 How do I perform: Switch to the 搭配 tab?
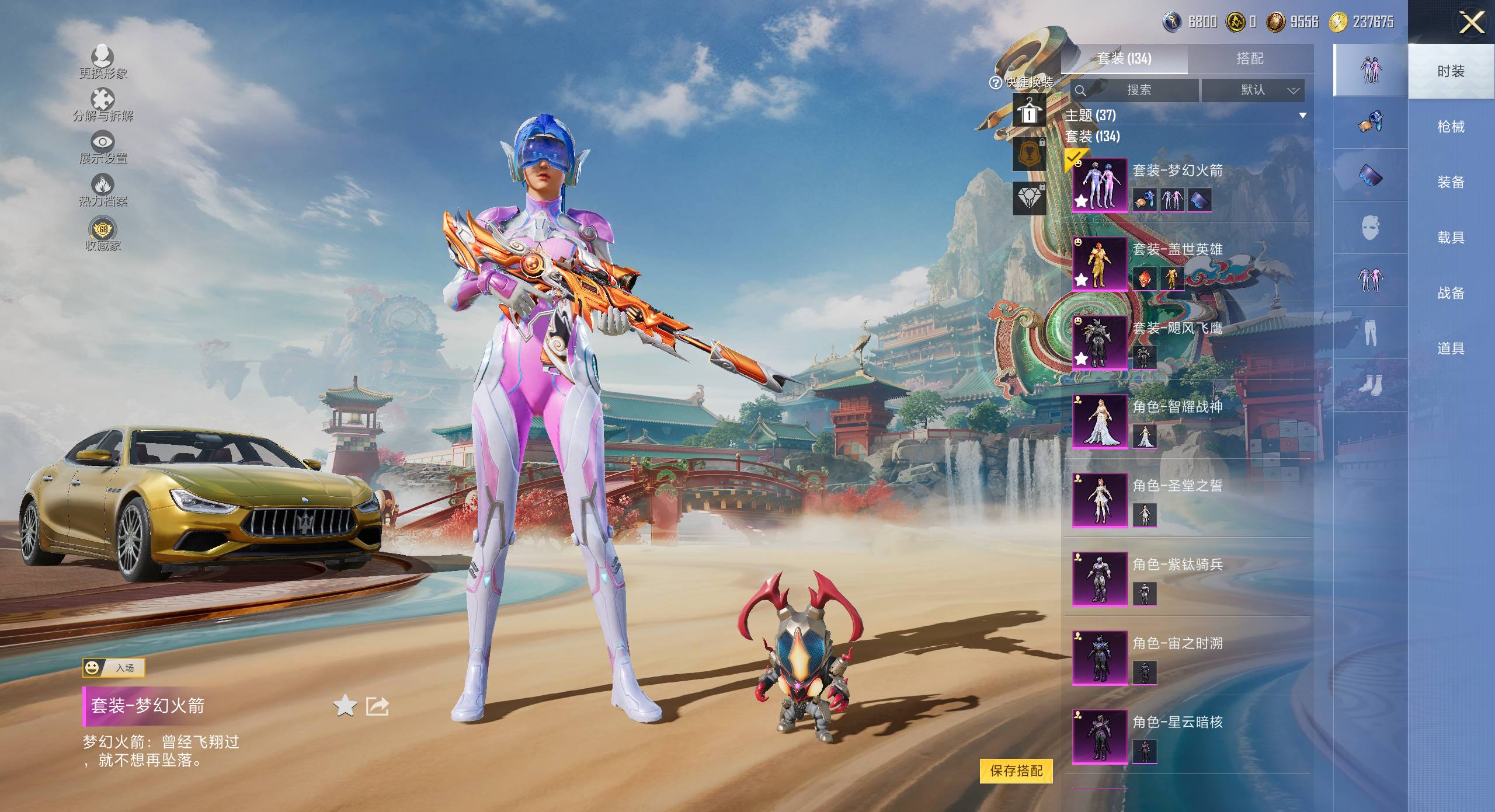coord(1250,58)
